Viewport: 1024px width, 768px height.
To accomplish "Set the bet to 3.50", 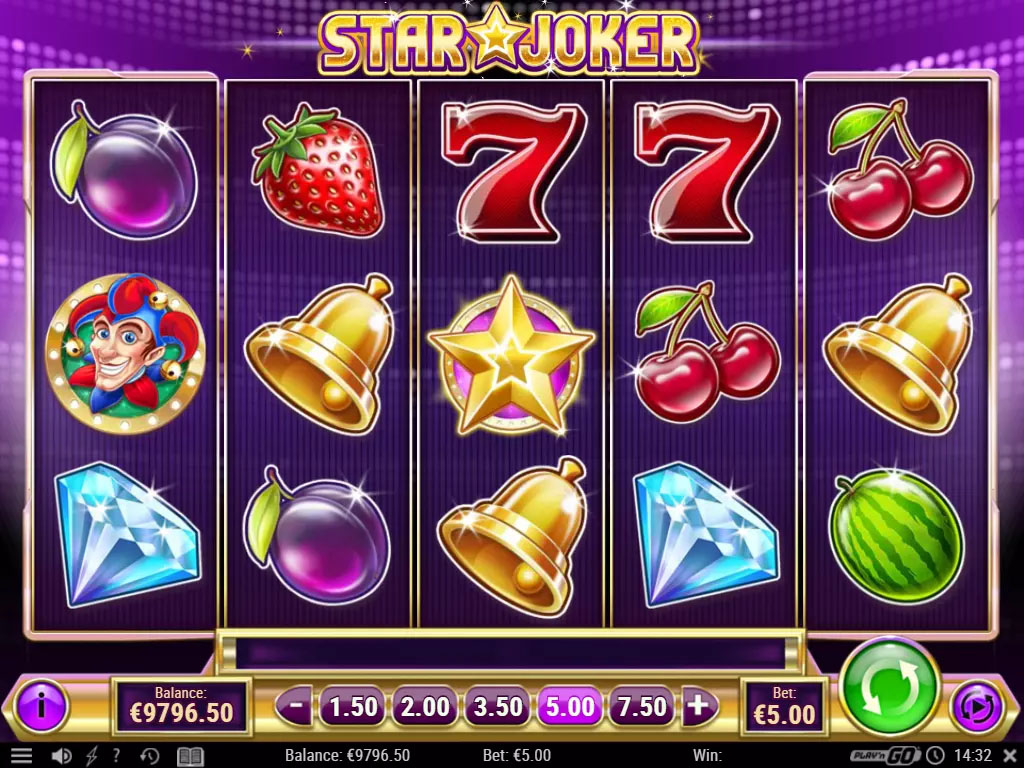I will (x=498, y=707).
